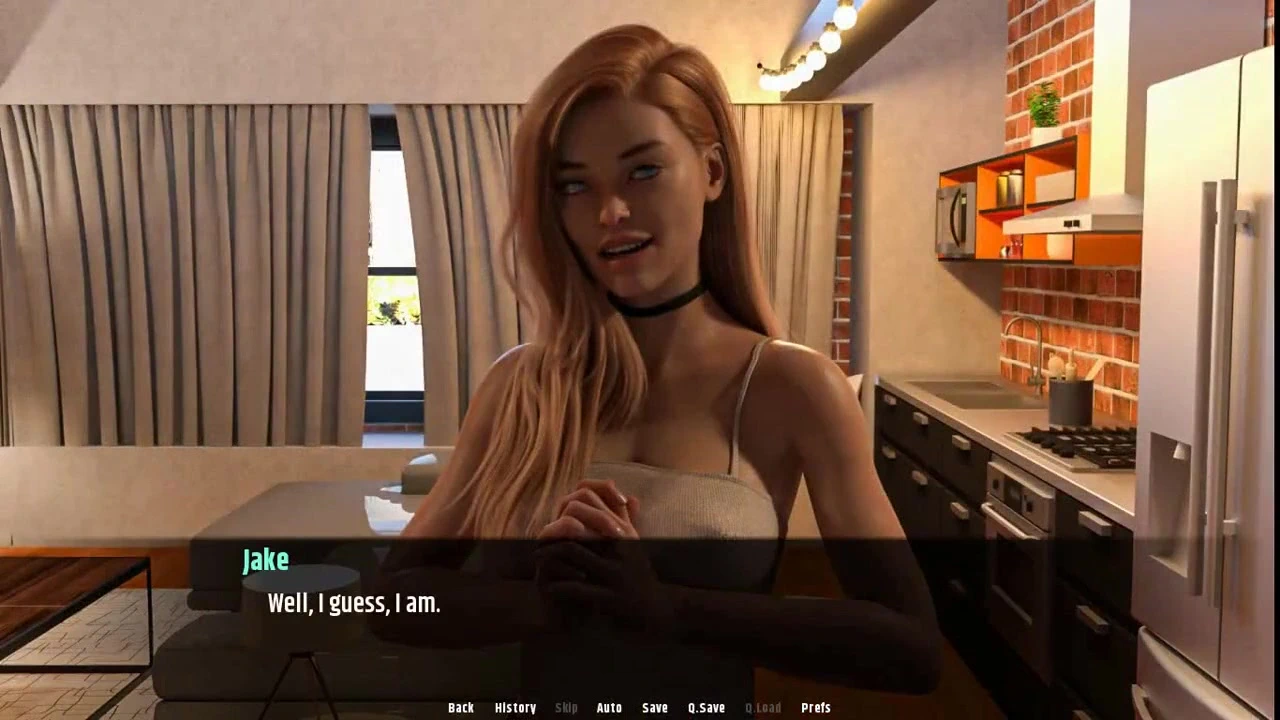This screenshot has width=1280, height=720.
Task: Open History to review previous lines
Action: [515, 707]
